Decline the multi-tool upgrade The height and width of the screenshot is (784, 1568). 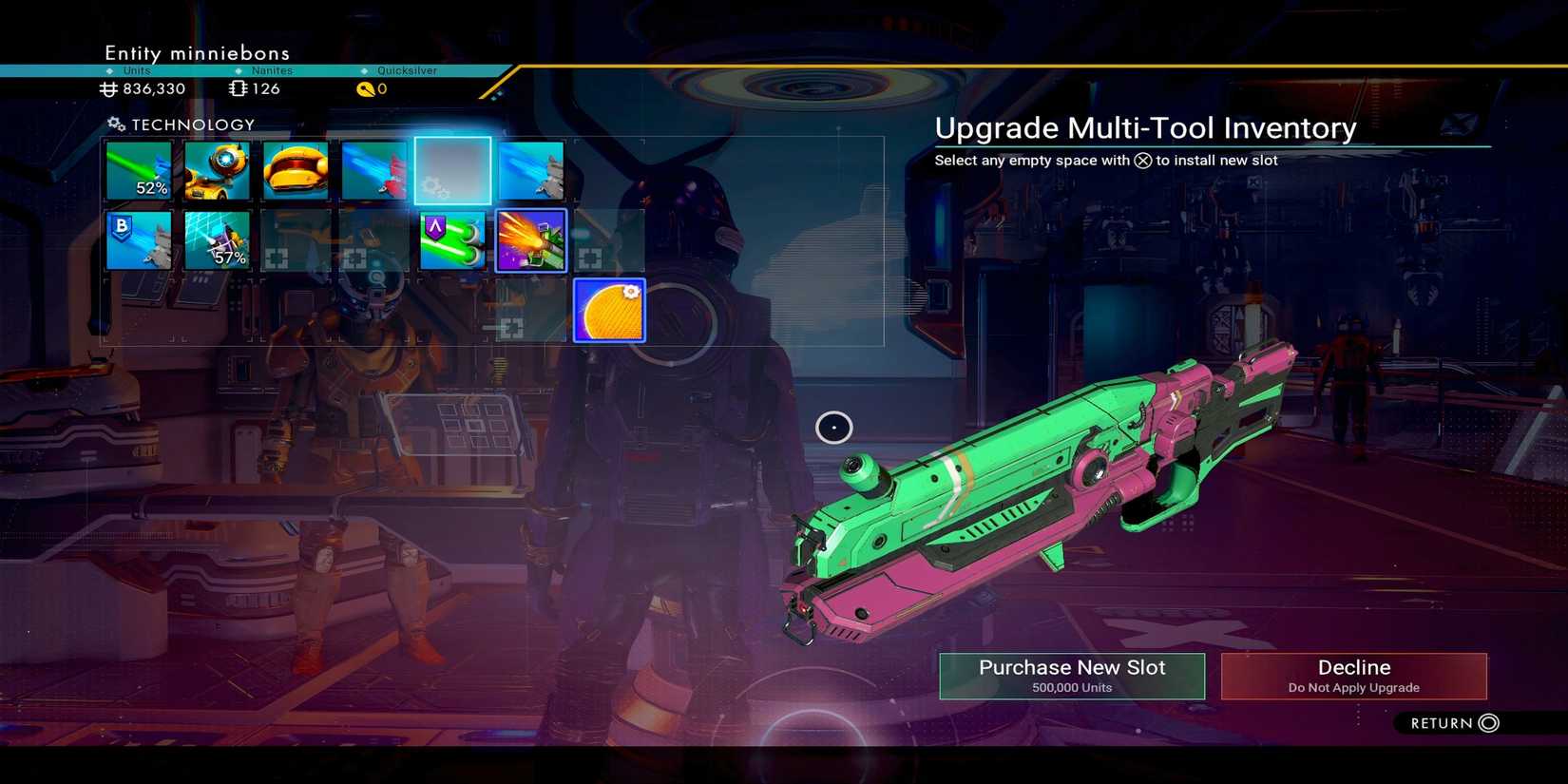[1353, 675]
